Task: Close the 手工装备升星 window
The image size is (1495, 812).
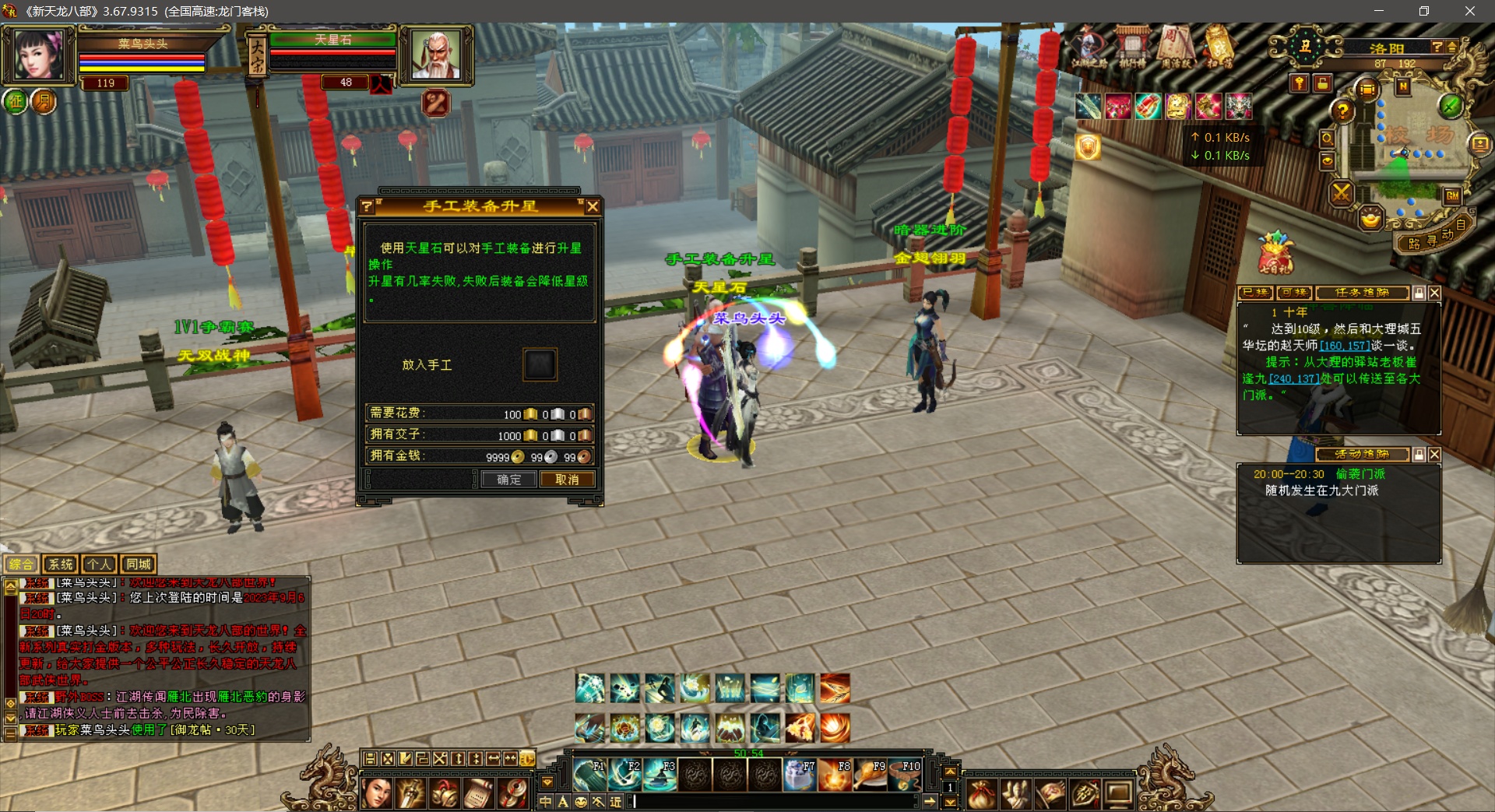Action: tap(593, 206)
